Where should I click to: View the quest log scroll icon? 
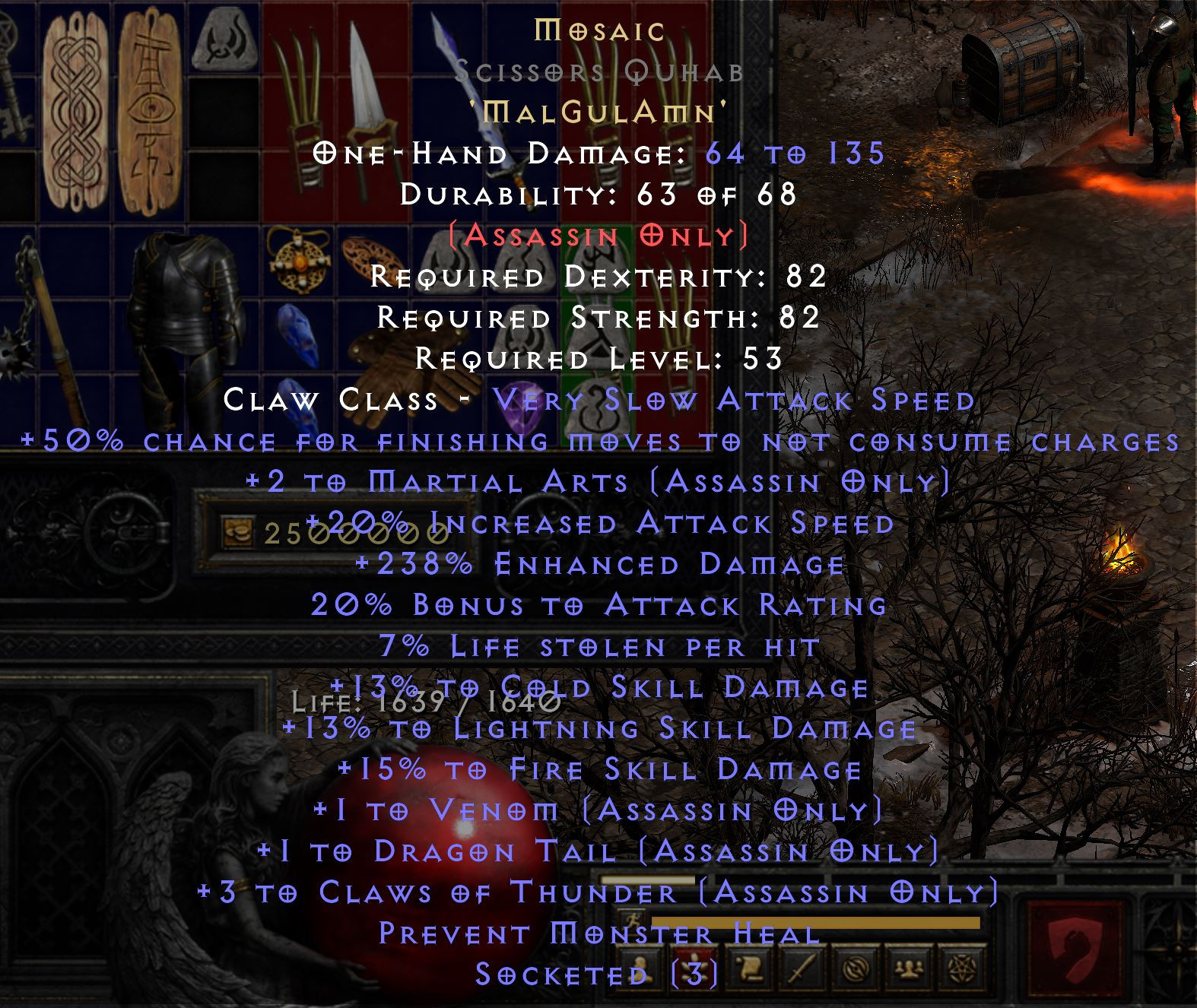750,968
